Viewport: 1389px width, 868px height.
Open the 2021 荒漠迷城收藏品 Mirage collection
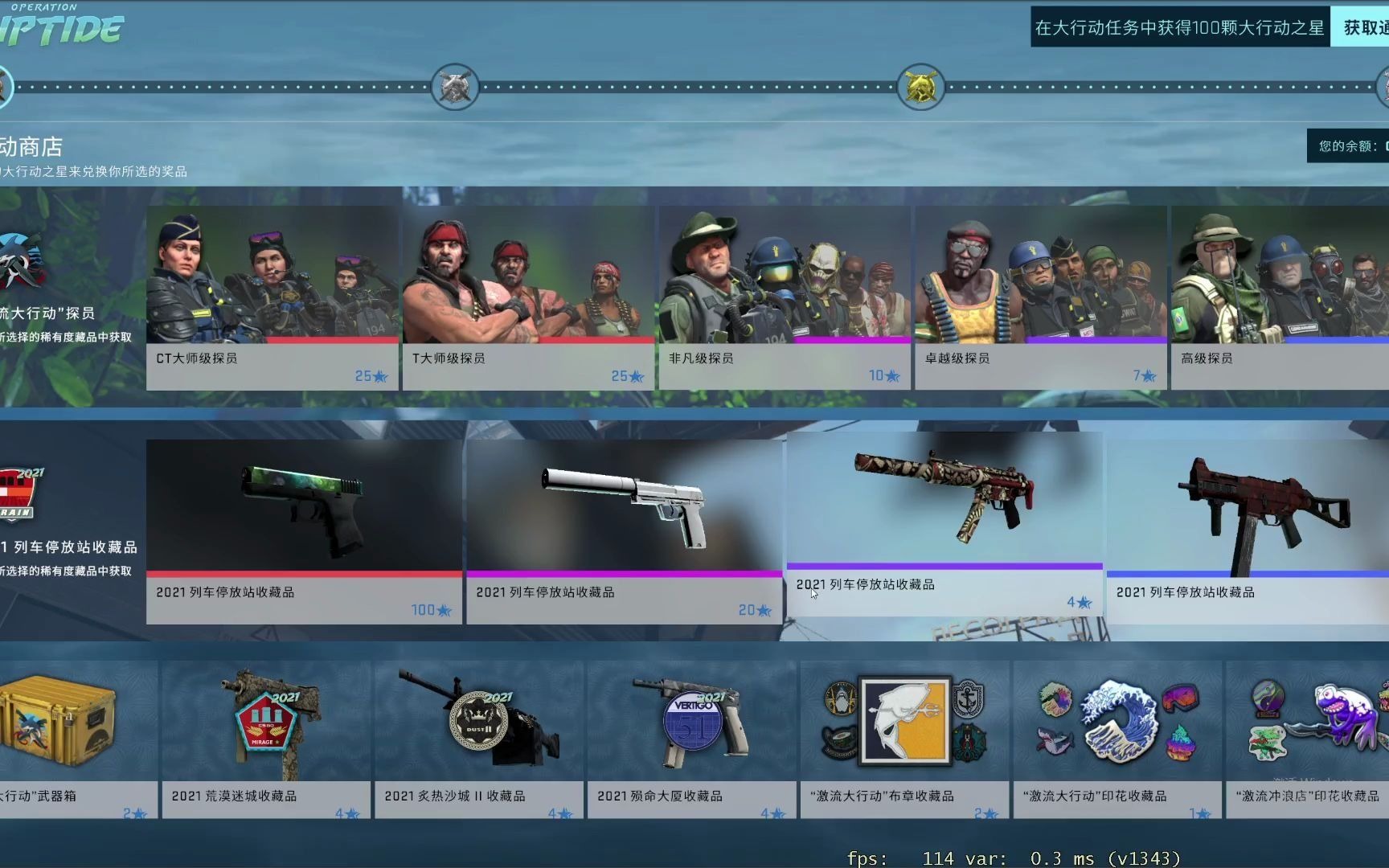pos(265,723)
